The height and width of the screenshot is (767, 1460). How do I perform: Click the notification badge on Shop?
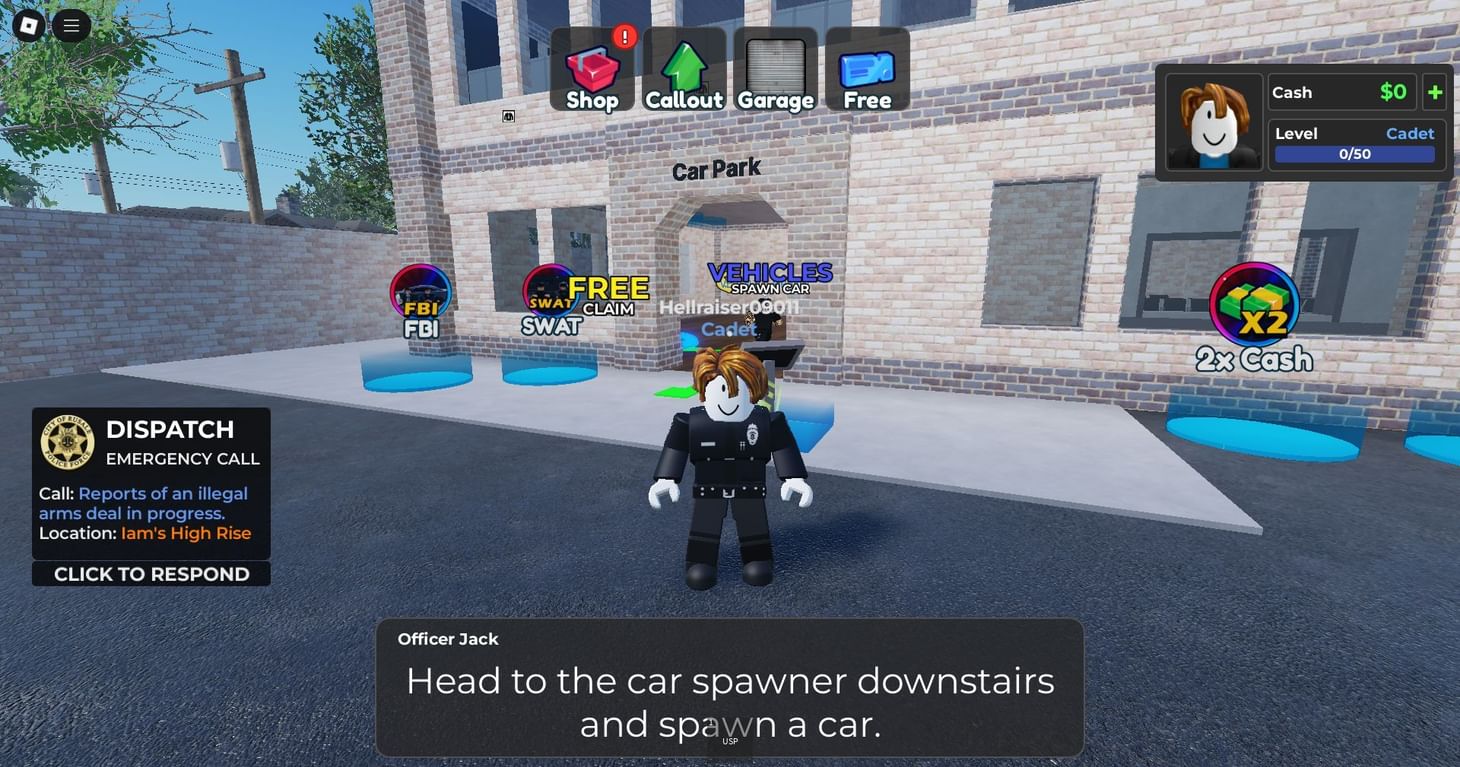tap(624, 35)
